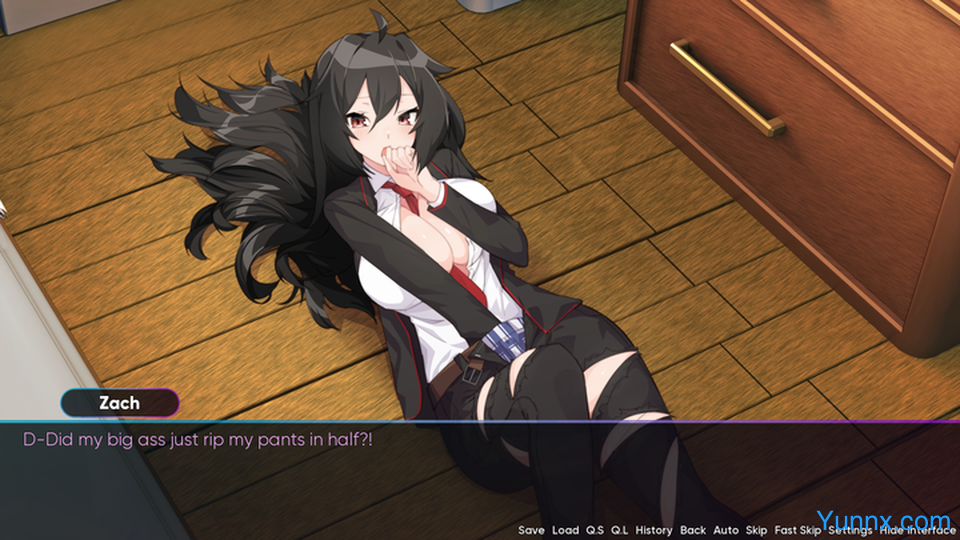Activate the Skip button

tap(756, 530)
